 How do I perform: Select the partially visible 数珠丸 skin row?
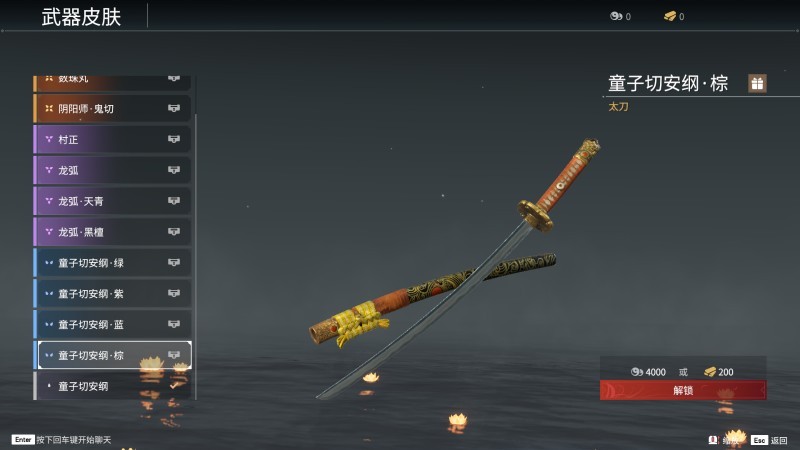point(112,80)
